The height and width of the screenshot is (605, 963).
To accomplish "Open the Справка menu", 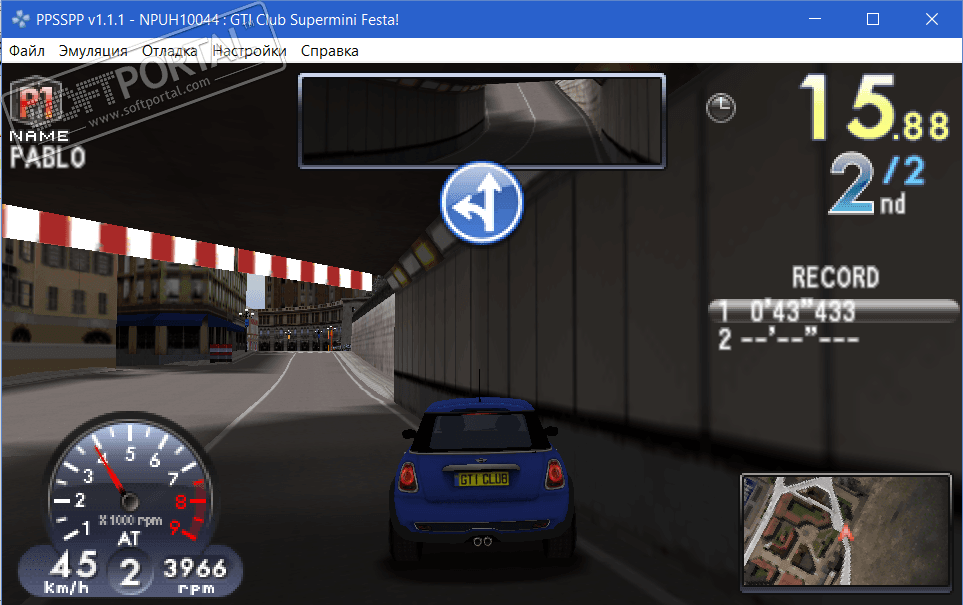I will coord(330,51).
